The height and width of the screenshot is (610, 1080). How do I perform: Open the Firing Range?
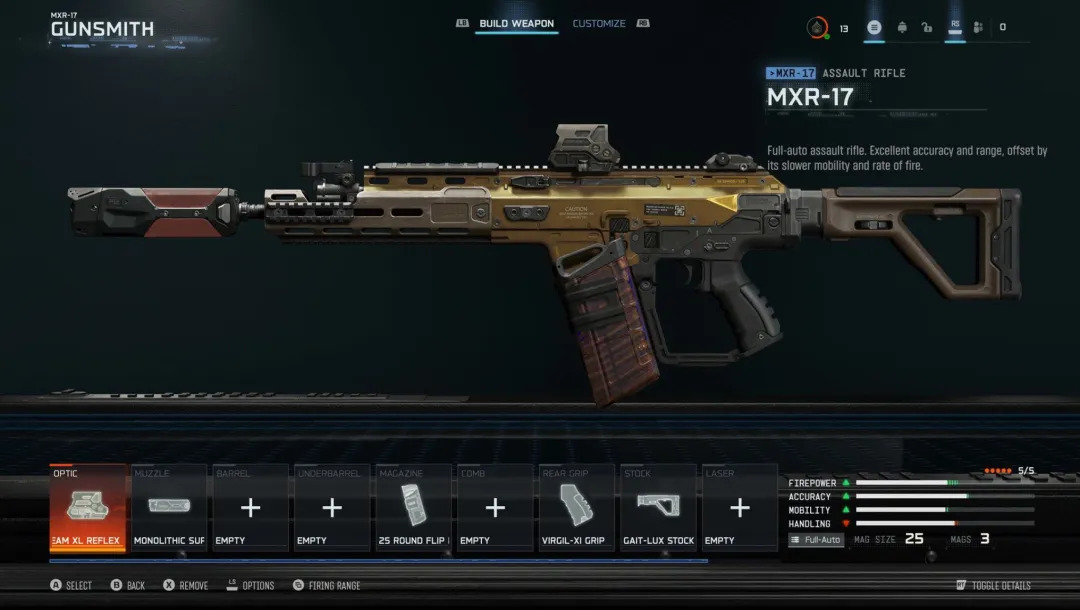click(334, 586)
